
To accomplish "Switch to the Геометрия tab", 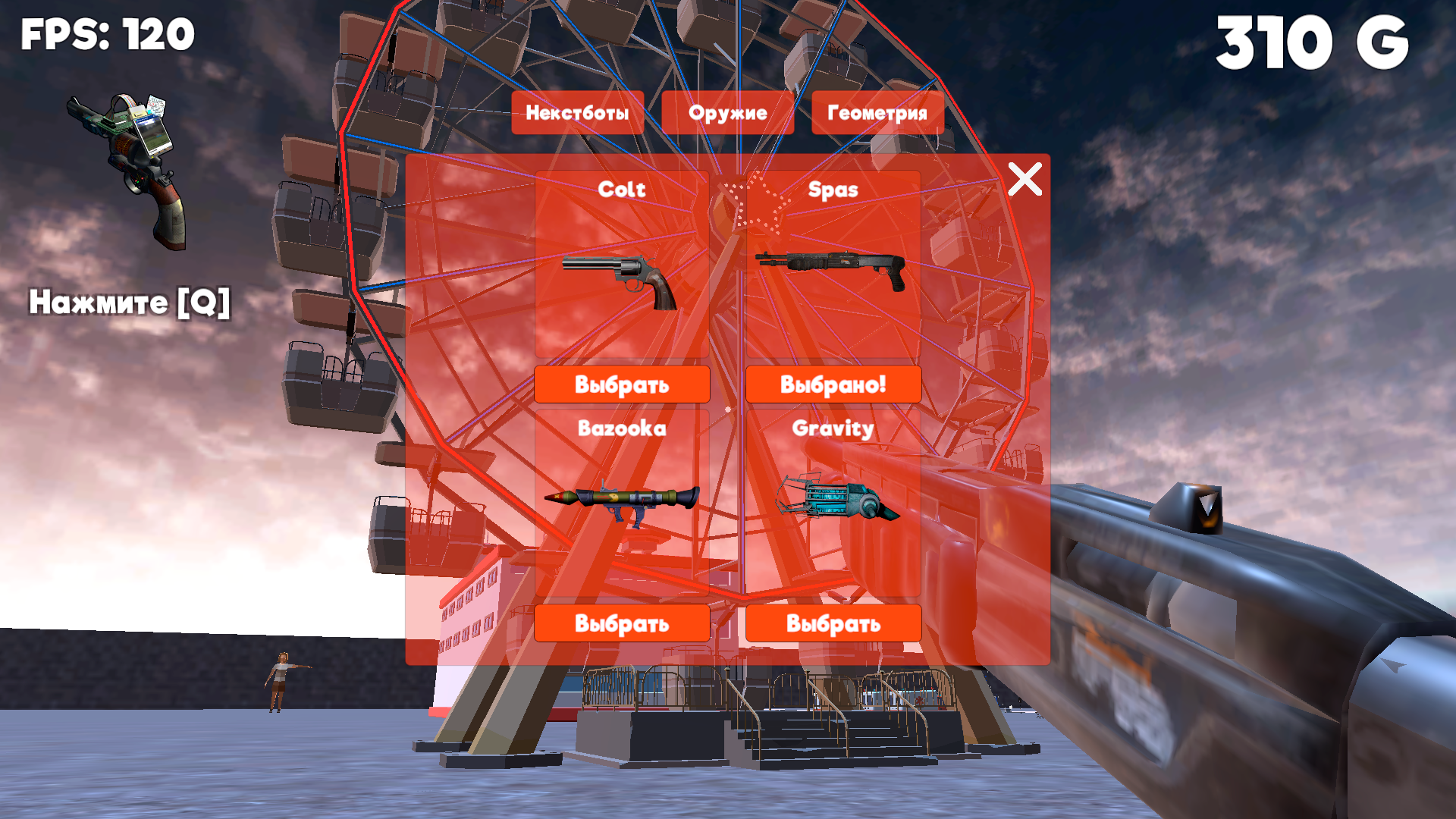I will pos(877,113).
